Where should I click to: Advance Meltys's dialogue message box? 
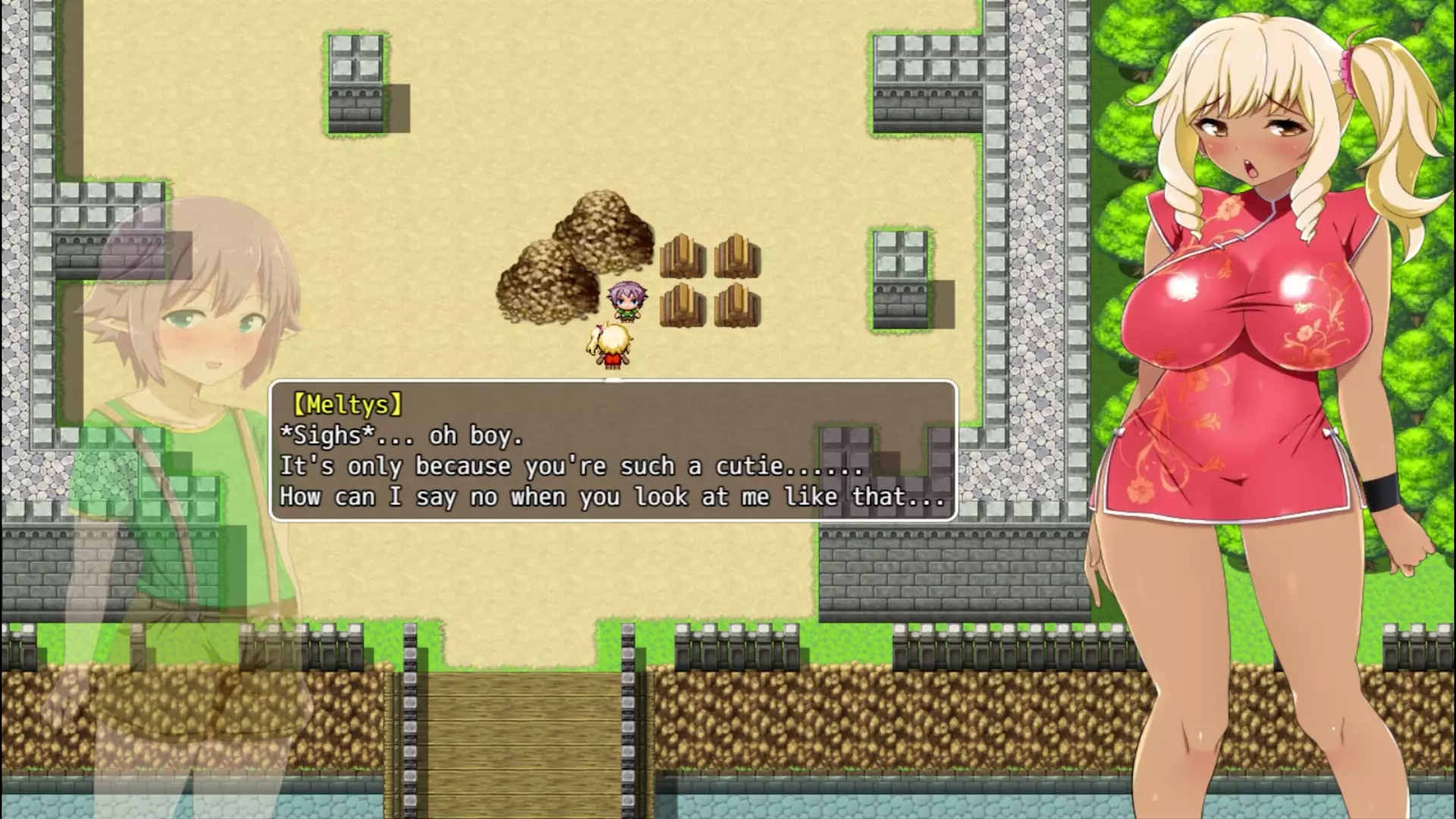click(613, 451)
